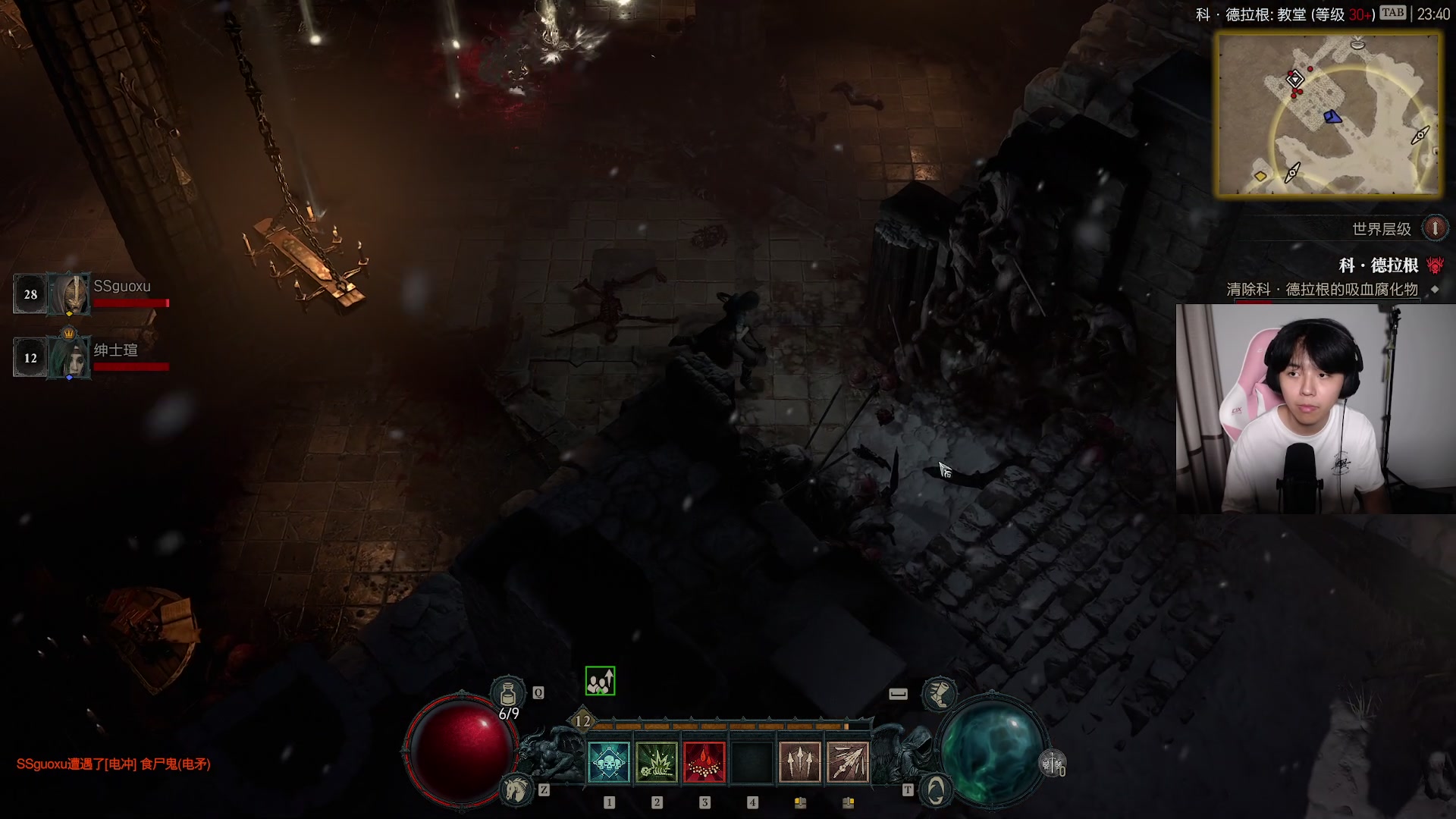Click the winged boot evade icon

pyautogui.click(x=938, y=694)
